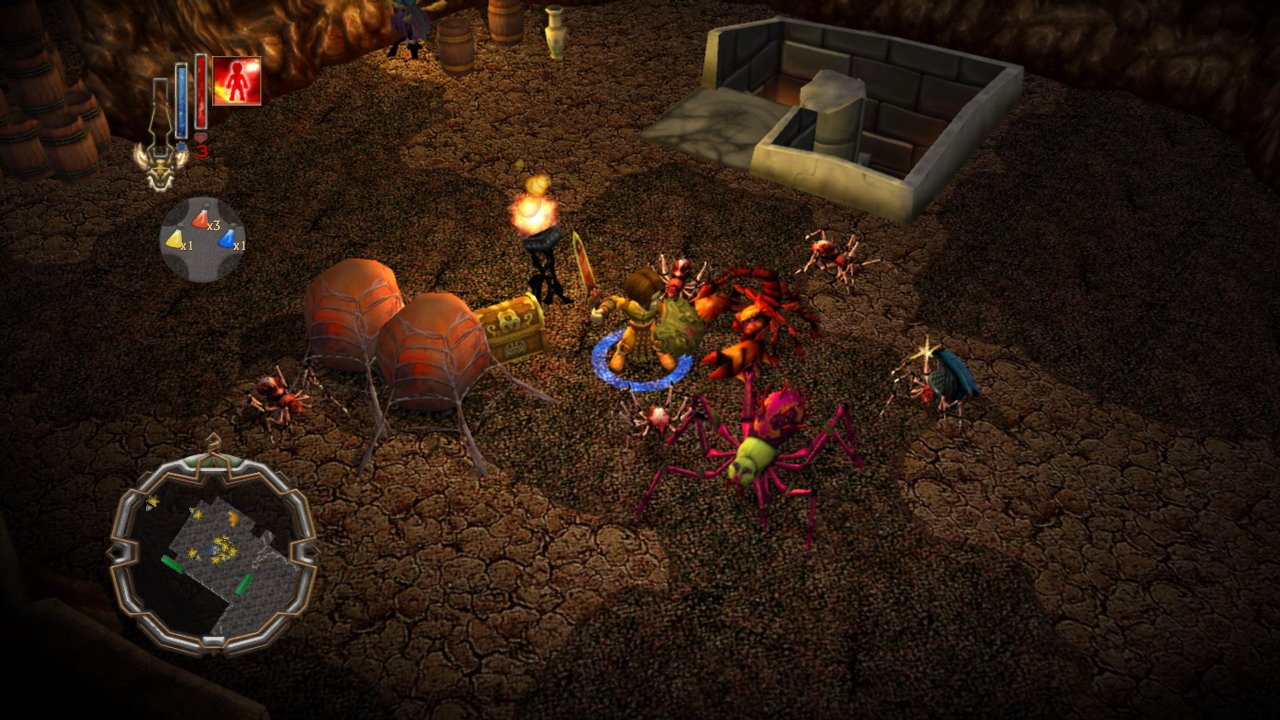Click the horned skull emblem
Viewport: 1280px width, 720px height.
[161, 167]
